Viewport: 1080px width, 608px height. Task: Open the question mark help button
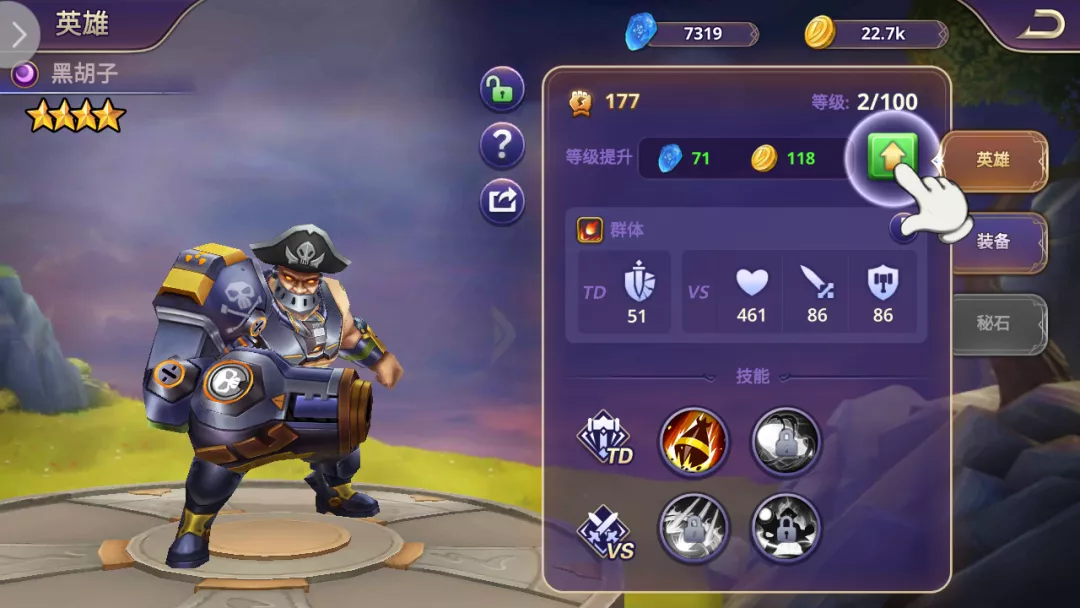coord(502,147)
